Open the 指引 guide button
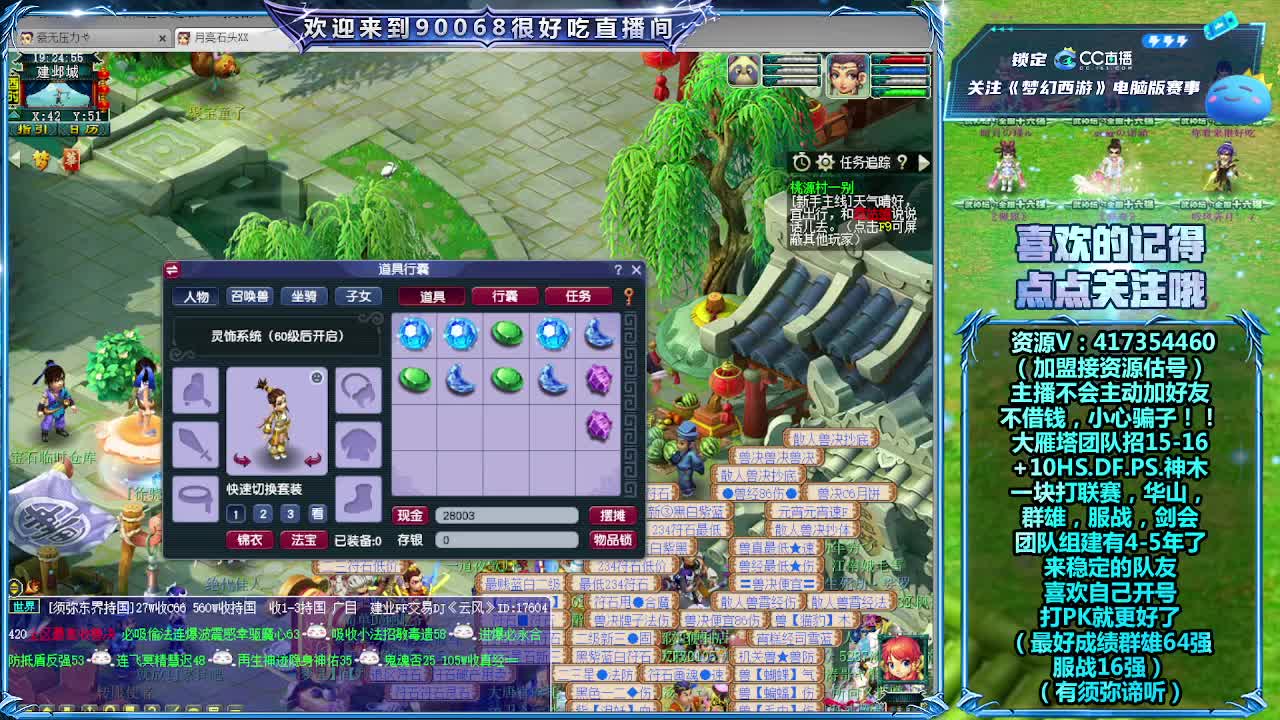Image resolution: width=1280 pixels, height=720 pixels. tap(34, 129)
